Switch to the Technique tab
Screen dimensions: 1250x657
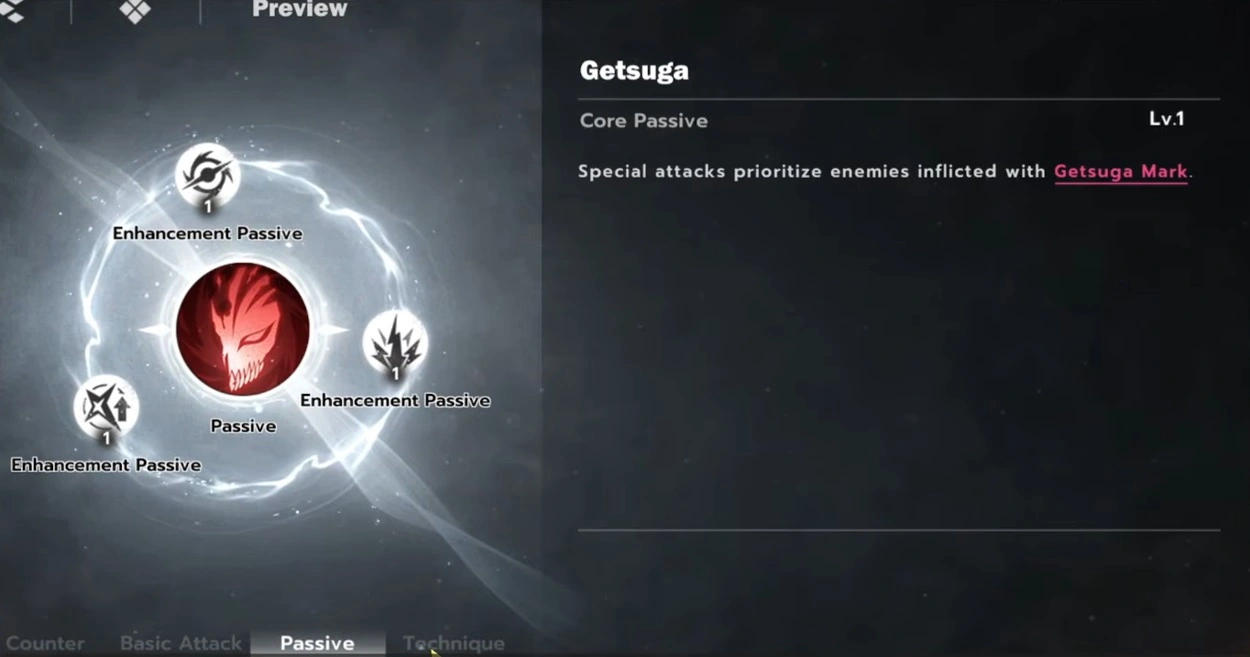[454, 643]
